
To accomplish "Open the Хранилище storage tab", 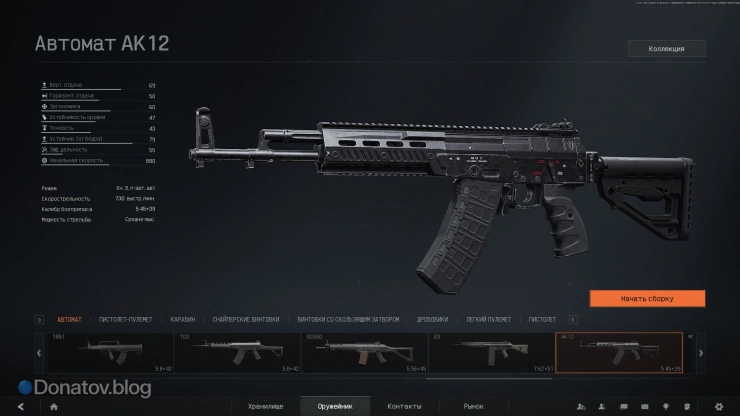I will (x=266, y=406).
